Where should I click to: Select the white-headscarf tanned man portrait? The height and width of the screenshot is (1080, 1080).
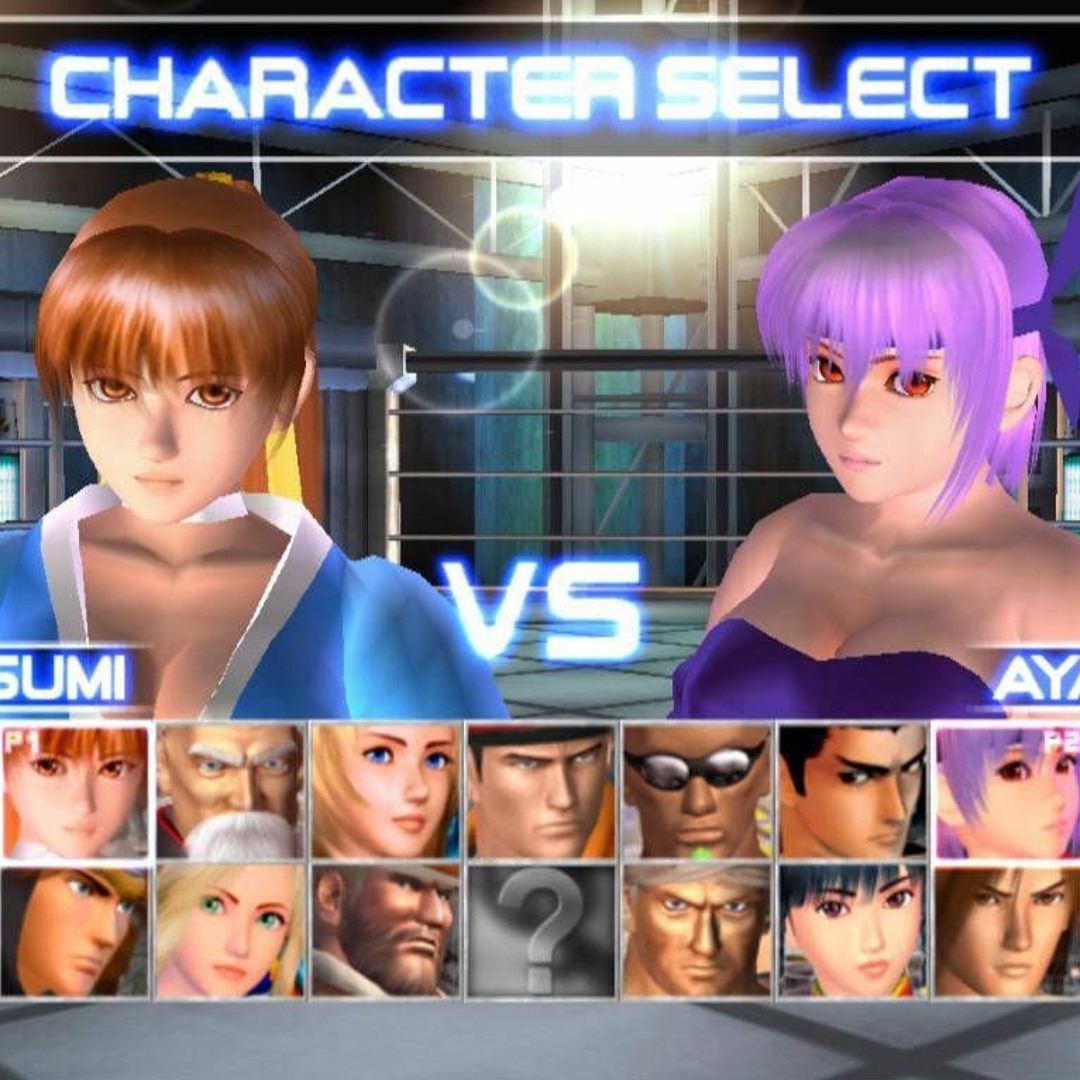pos(696,932)
